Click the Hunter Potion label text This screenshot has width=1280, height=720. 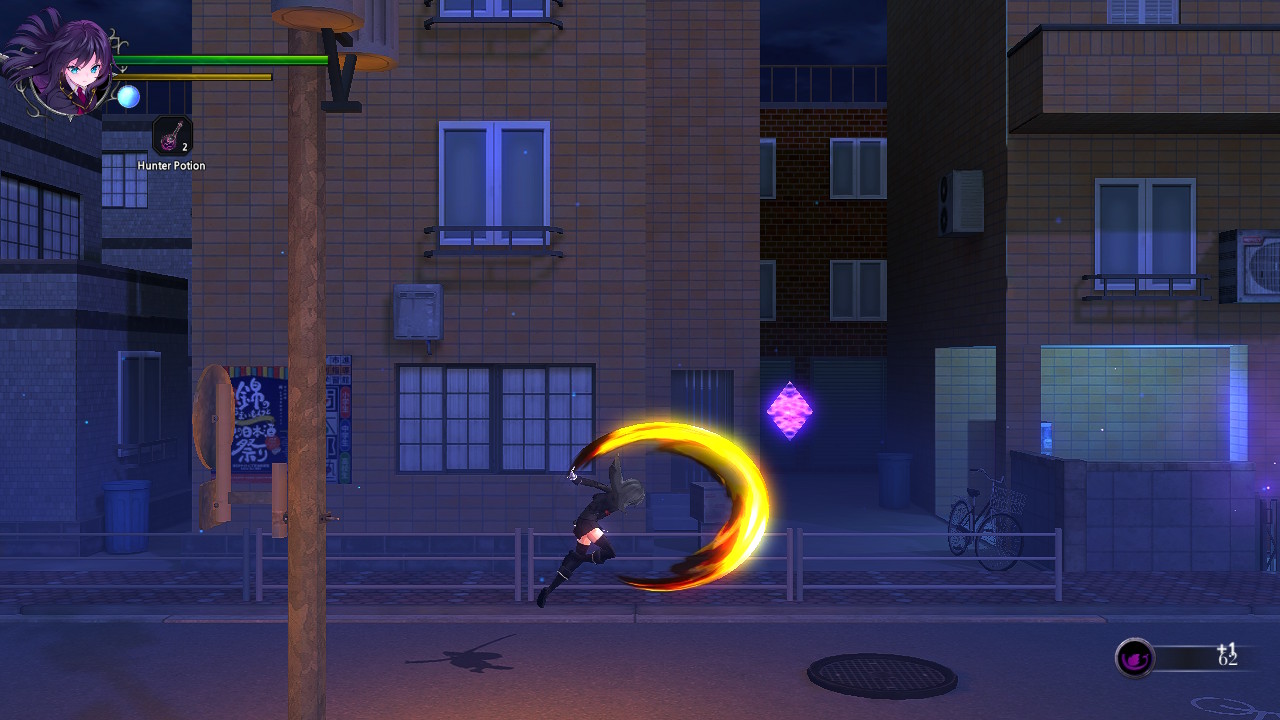(170, 165)
